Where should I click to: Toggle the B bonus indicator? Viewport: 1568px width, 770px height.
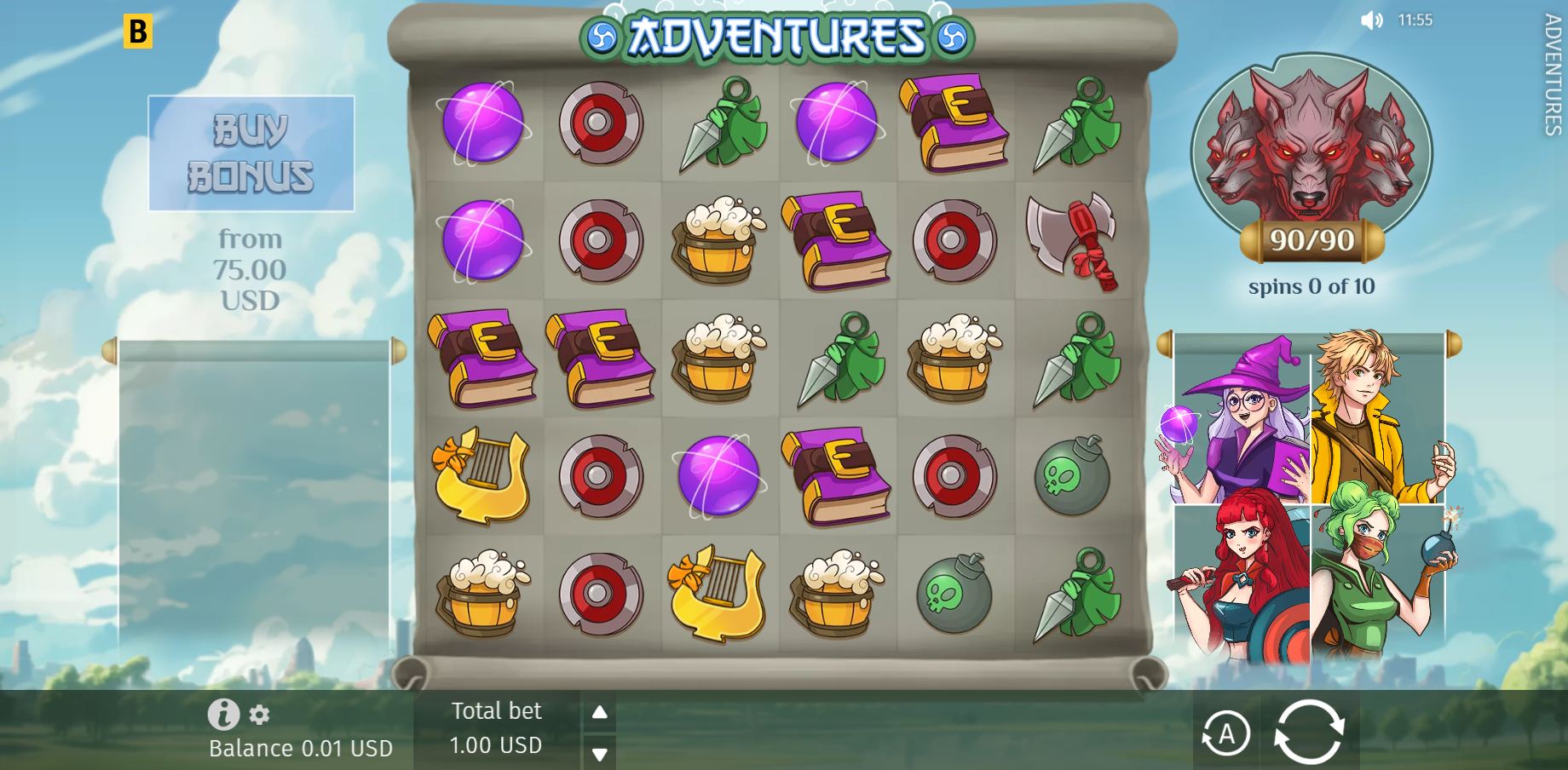[x=139, y=32]
